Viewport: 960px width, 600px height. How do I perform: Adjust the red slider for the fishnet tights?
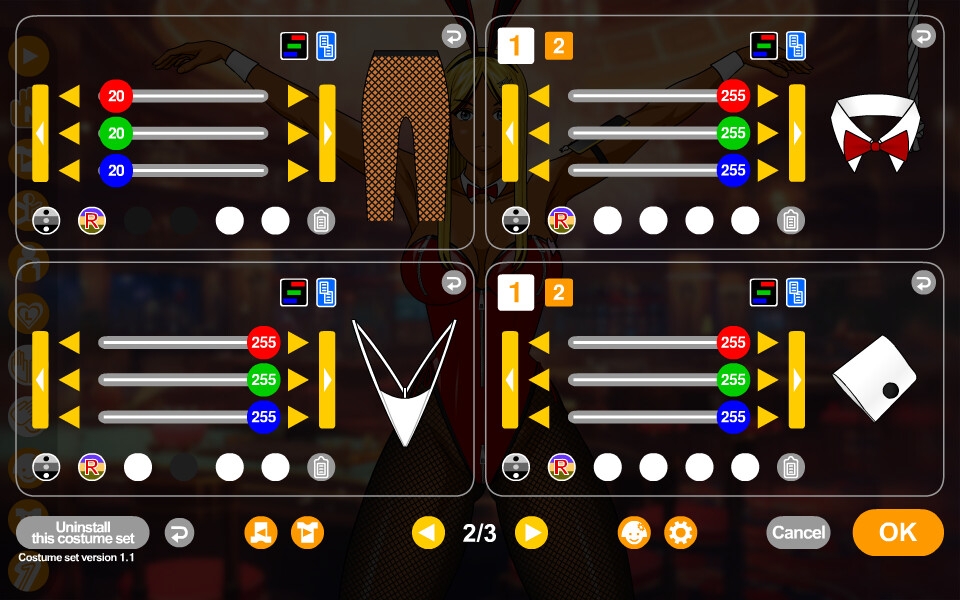116,96
